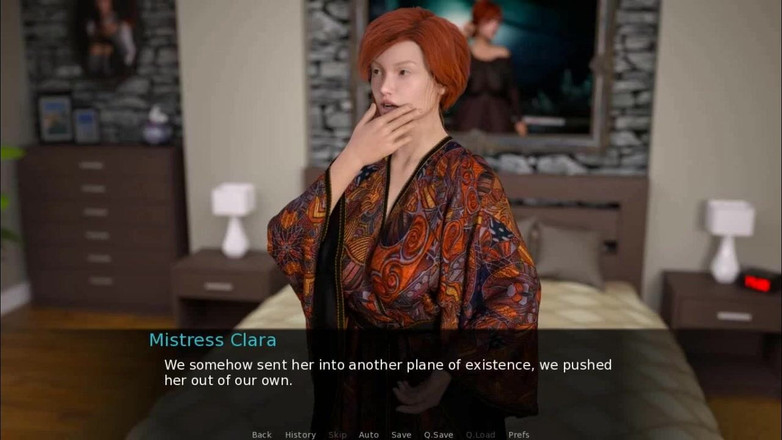782x440 pixels.
Task: Quick load with Q.Load
Action: coord(480,435)
